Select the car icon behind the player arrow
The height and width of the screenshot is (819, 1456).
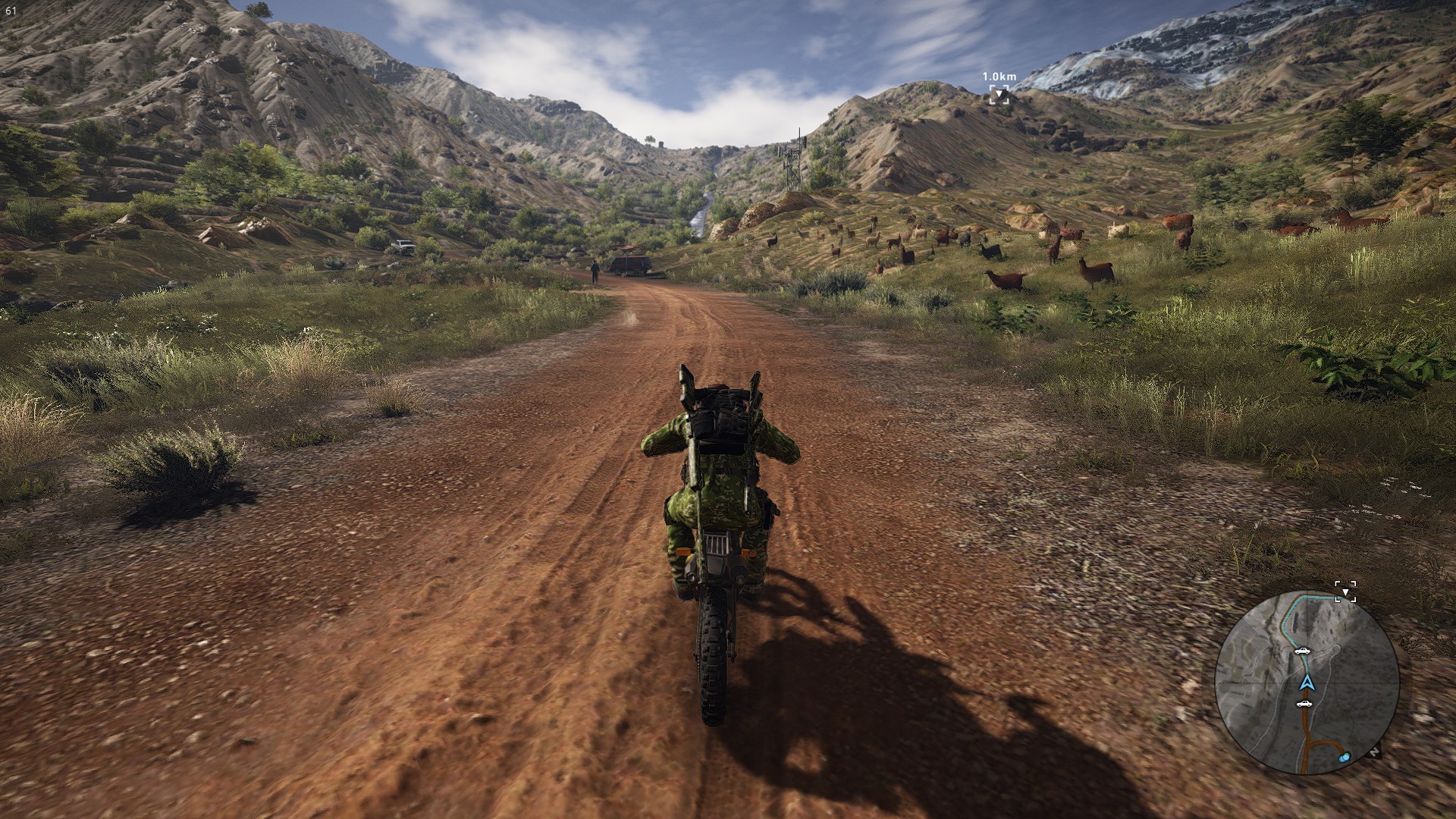tap(1304, 704)
